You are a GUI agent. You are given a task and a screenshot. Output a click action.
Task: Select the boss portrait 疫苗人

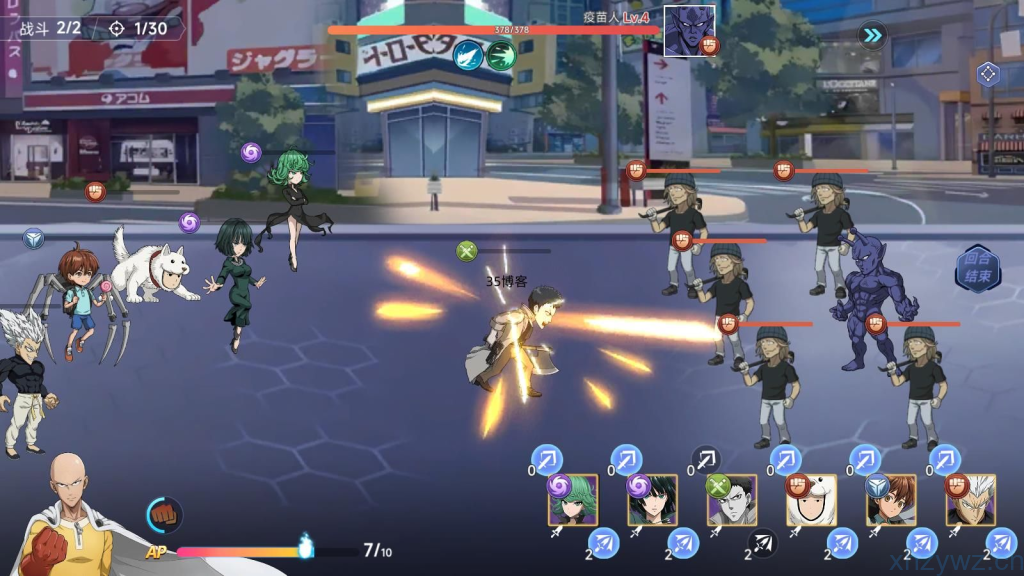689,30
